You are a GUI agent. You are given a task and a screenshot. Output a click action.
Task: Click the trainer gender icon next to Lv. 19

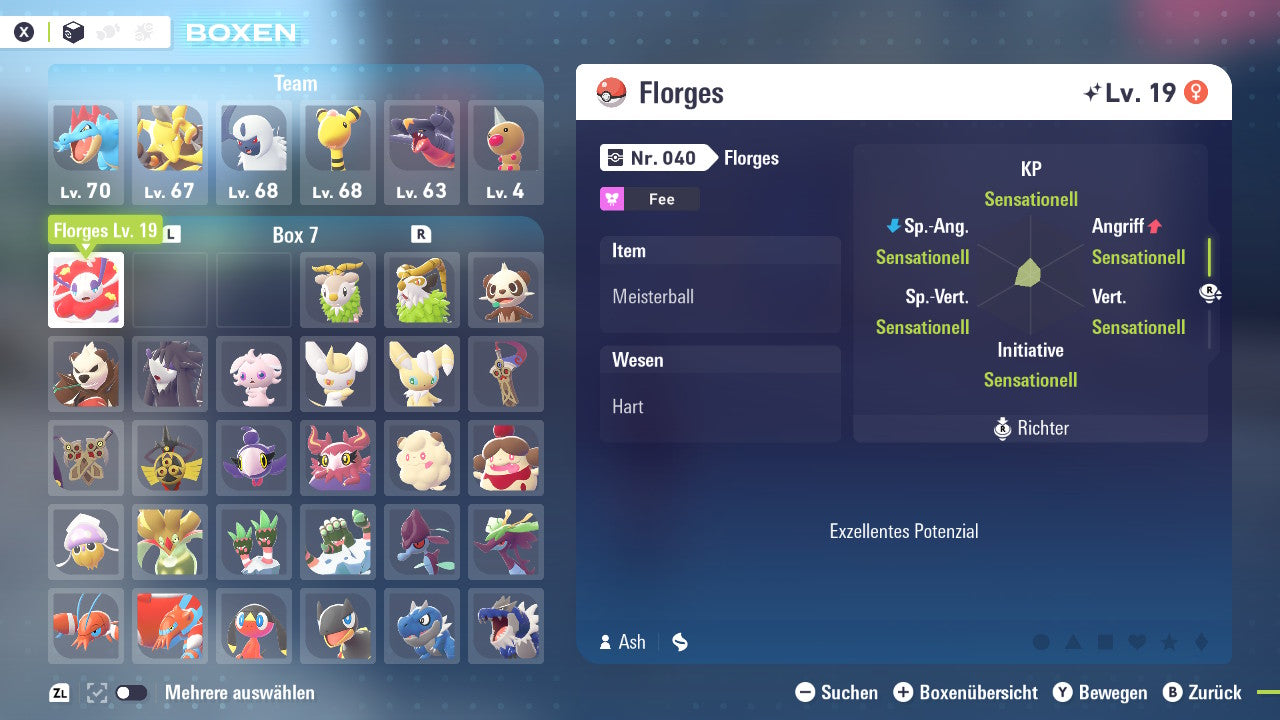coord(1196,91)
